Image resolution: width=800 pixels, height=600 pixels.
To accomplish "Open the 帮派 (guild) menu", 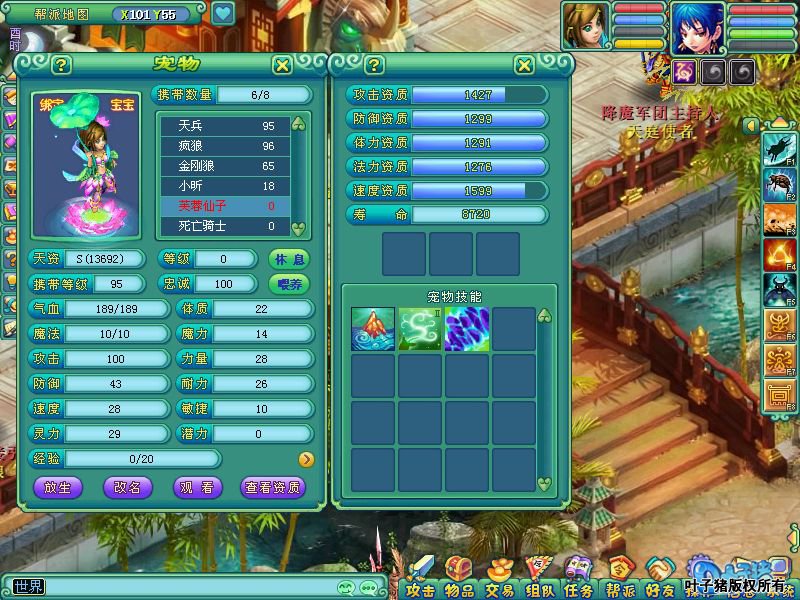I will [x=619, y=581].
